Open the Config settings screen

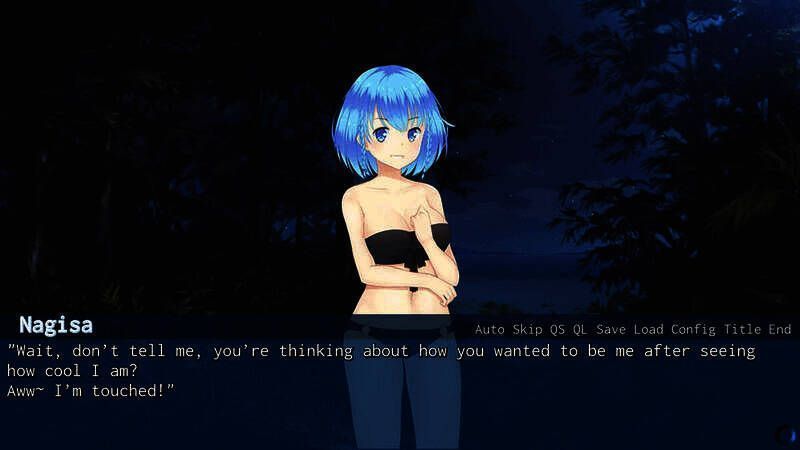point(693,329)
